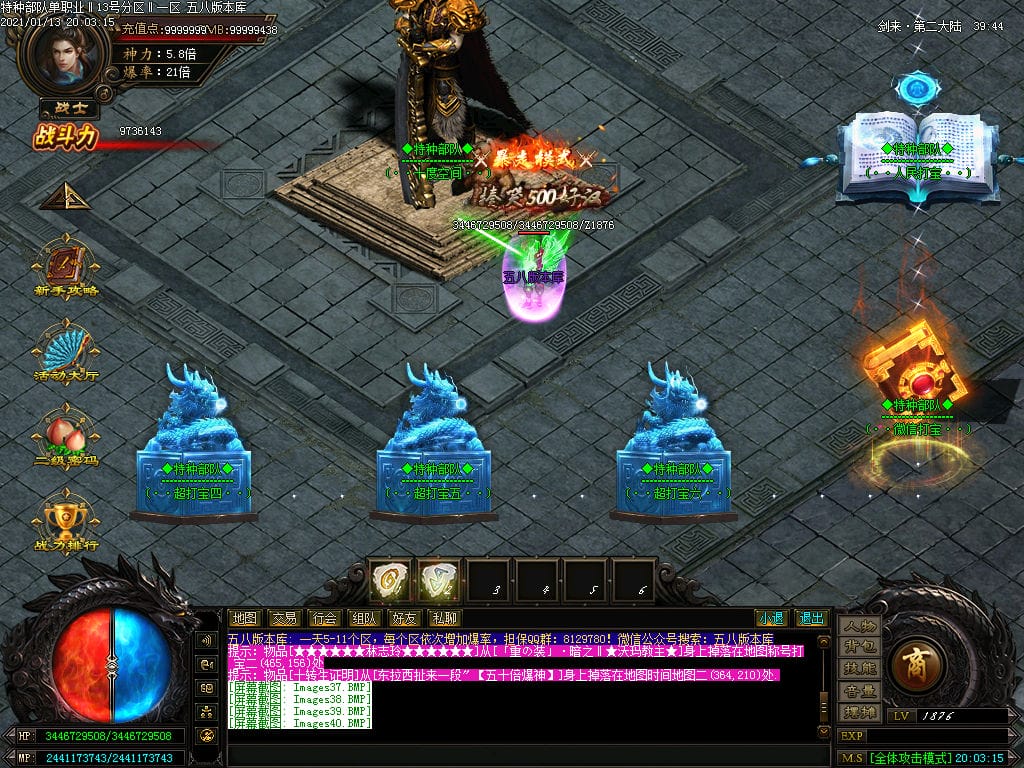
Task: Open the 组队 team button
Action: (x=364, y=618)
